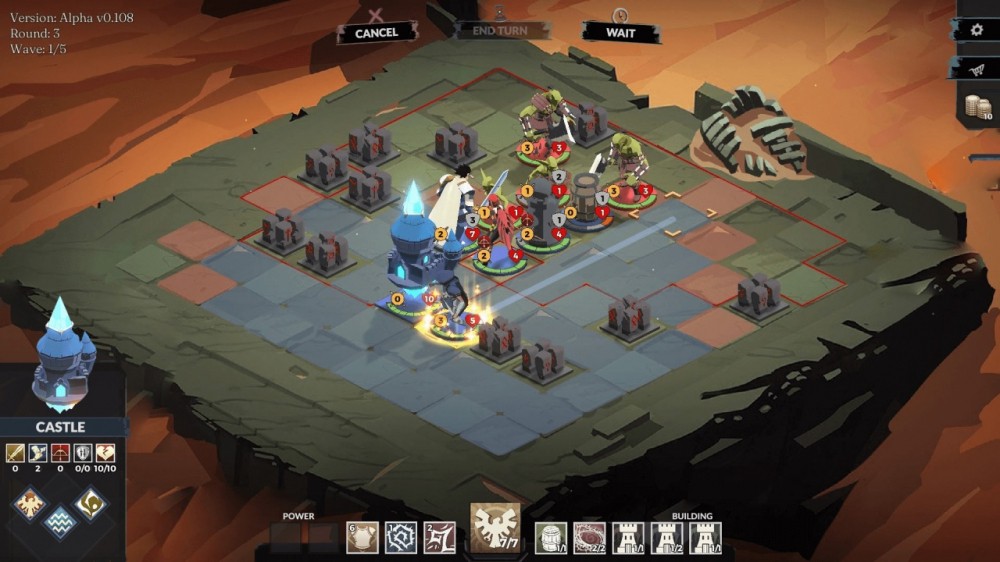Choose the Wait action
Image resolution: width=1000 pixels, height=562 pixels.
621,32
